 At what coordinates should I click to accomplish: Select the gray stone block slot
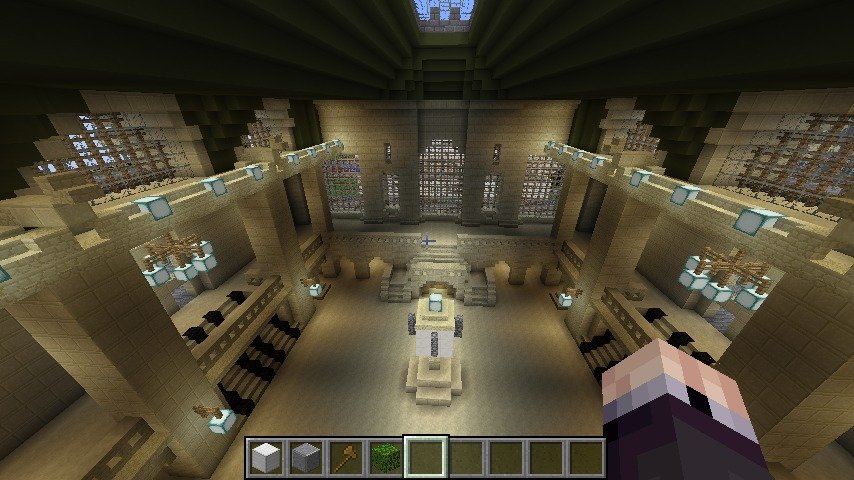tap(305, 458)
